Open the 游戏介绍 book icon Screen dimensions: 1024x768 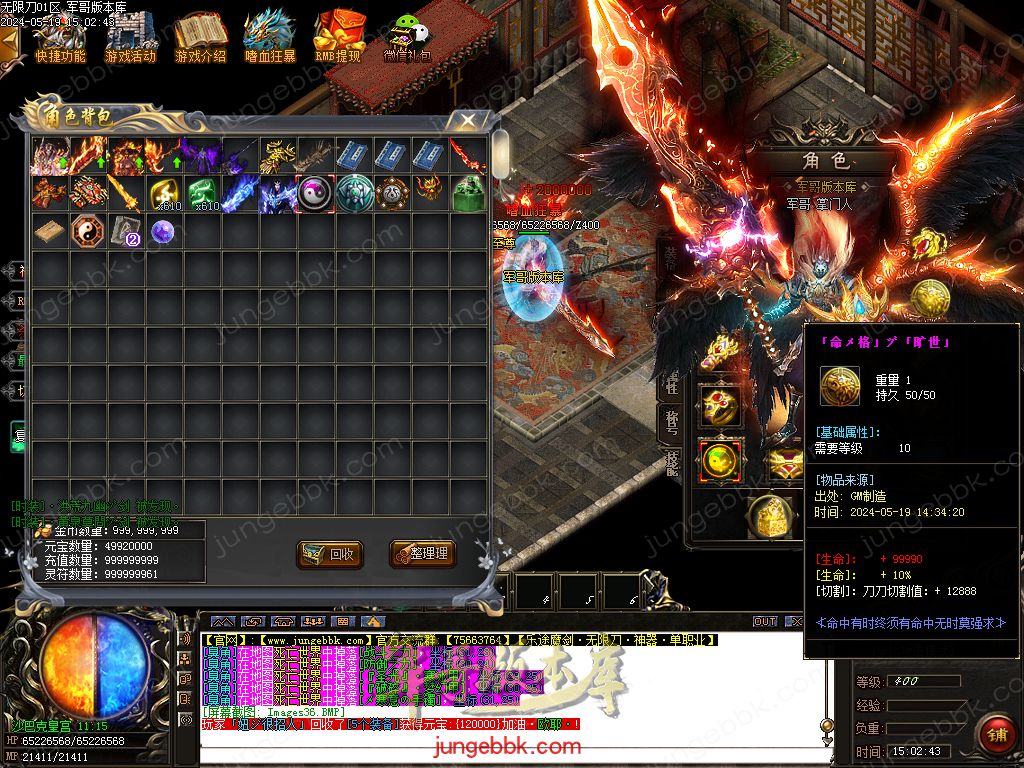click(x=200, y=38)
